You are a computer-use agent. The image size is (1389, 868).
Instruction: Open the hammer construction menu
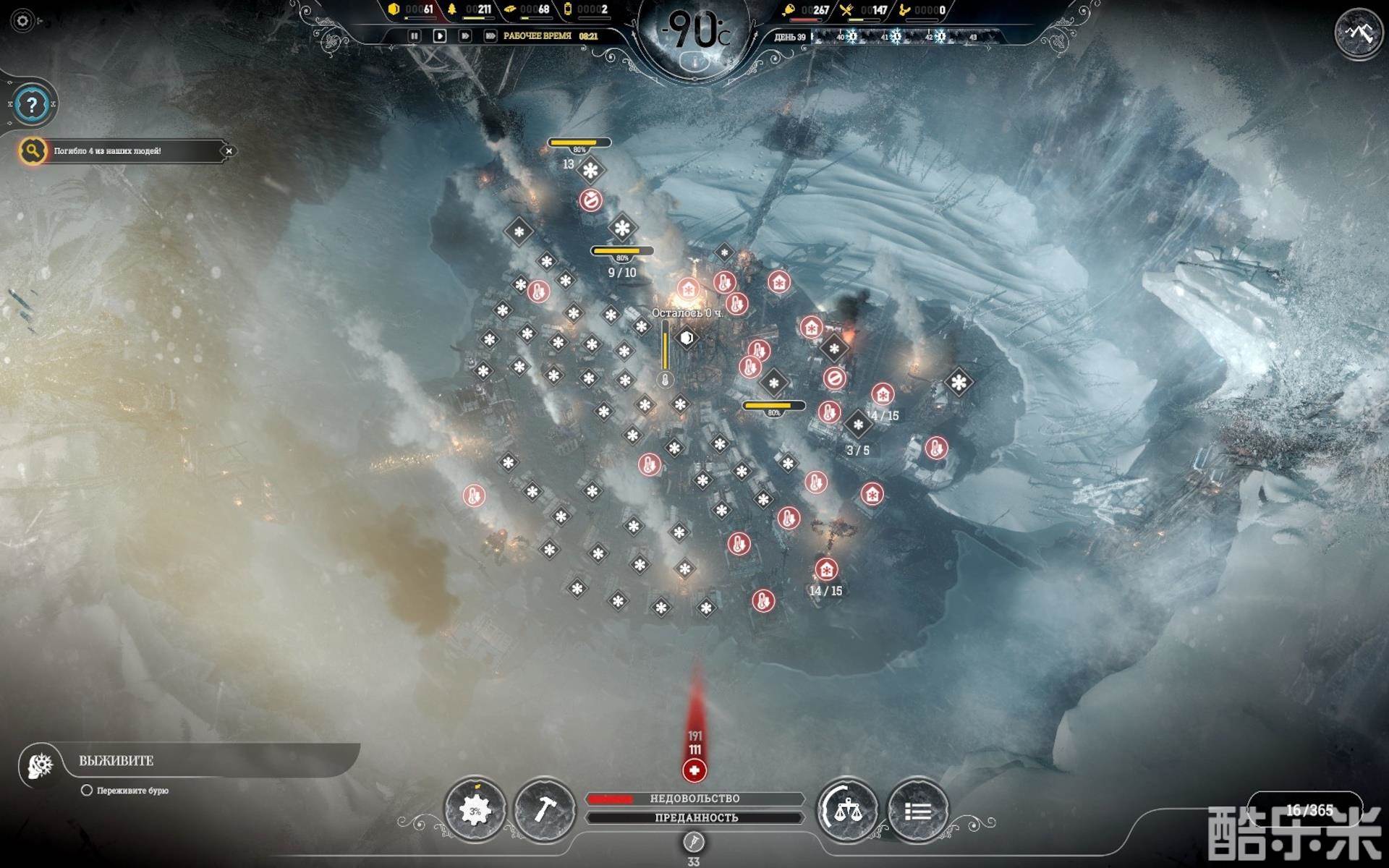544,810
